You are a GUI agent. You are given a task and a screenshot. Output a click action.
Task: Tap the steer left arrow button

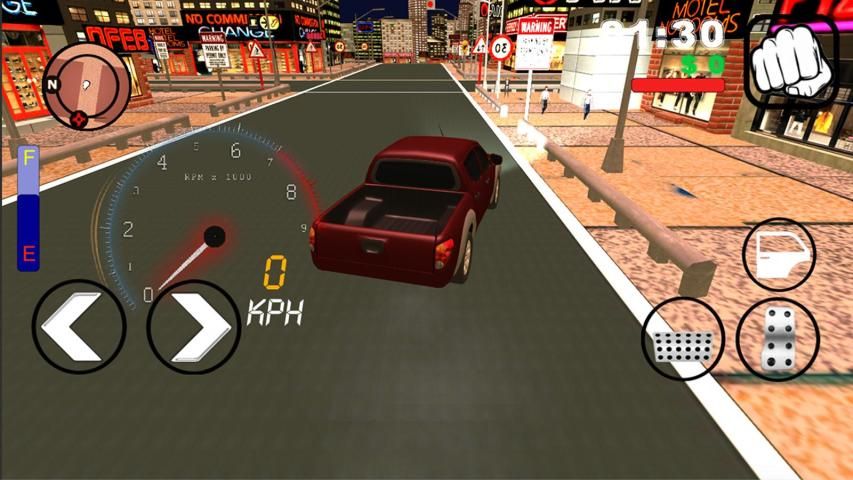pyautogui.click(x=79, y=326)
